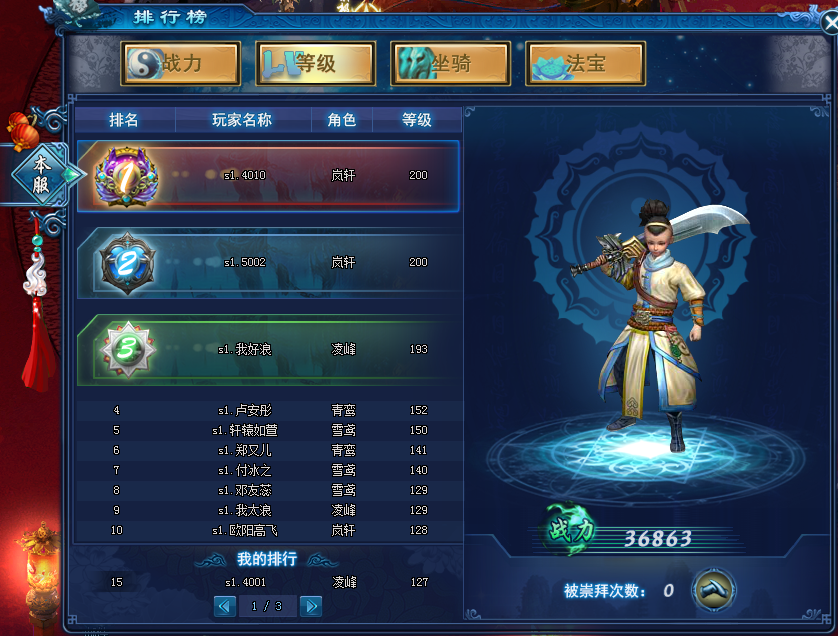Select rank 10 player s1.欧阳高飞
The image size is (838, 636).
tap(268, 531)
